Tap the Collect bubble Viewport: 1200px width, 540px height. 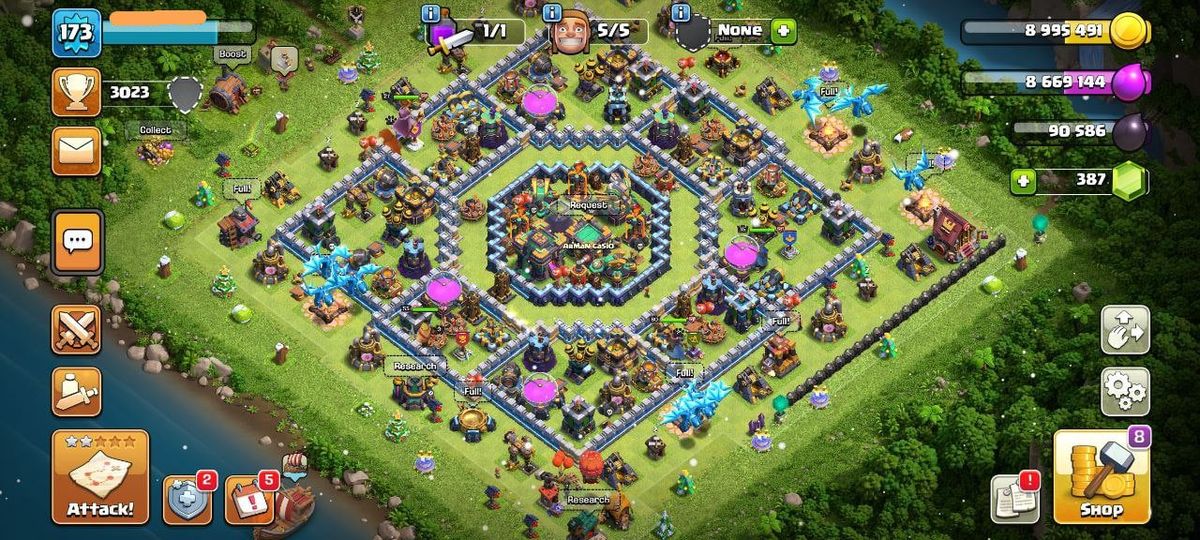click(155, 130)
